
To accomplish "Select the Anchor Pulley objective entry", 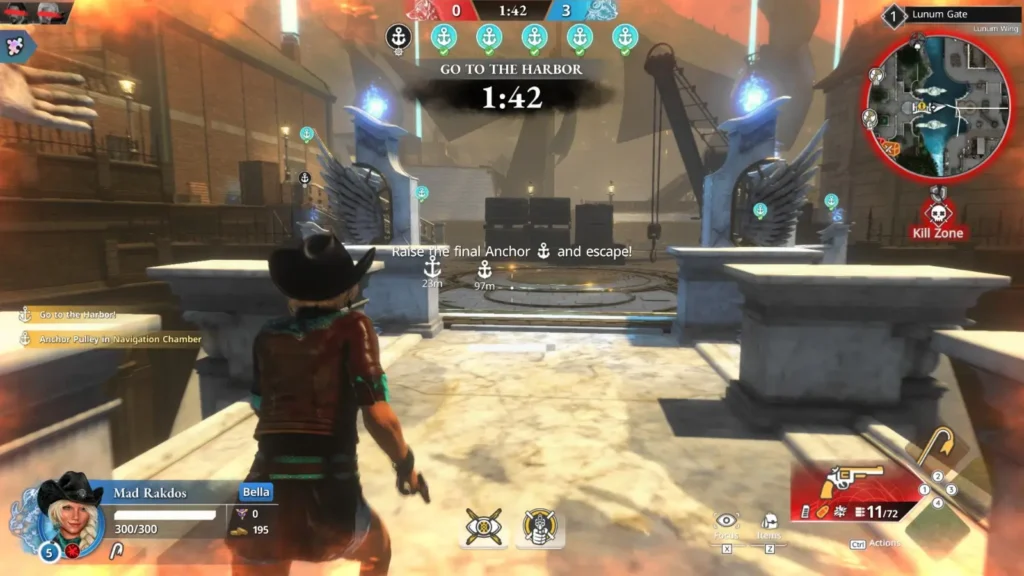I will (x=111, y=339).
